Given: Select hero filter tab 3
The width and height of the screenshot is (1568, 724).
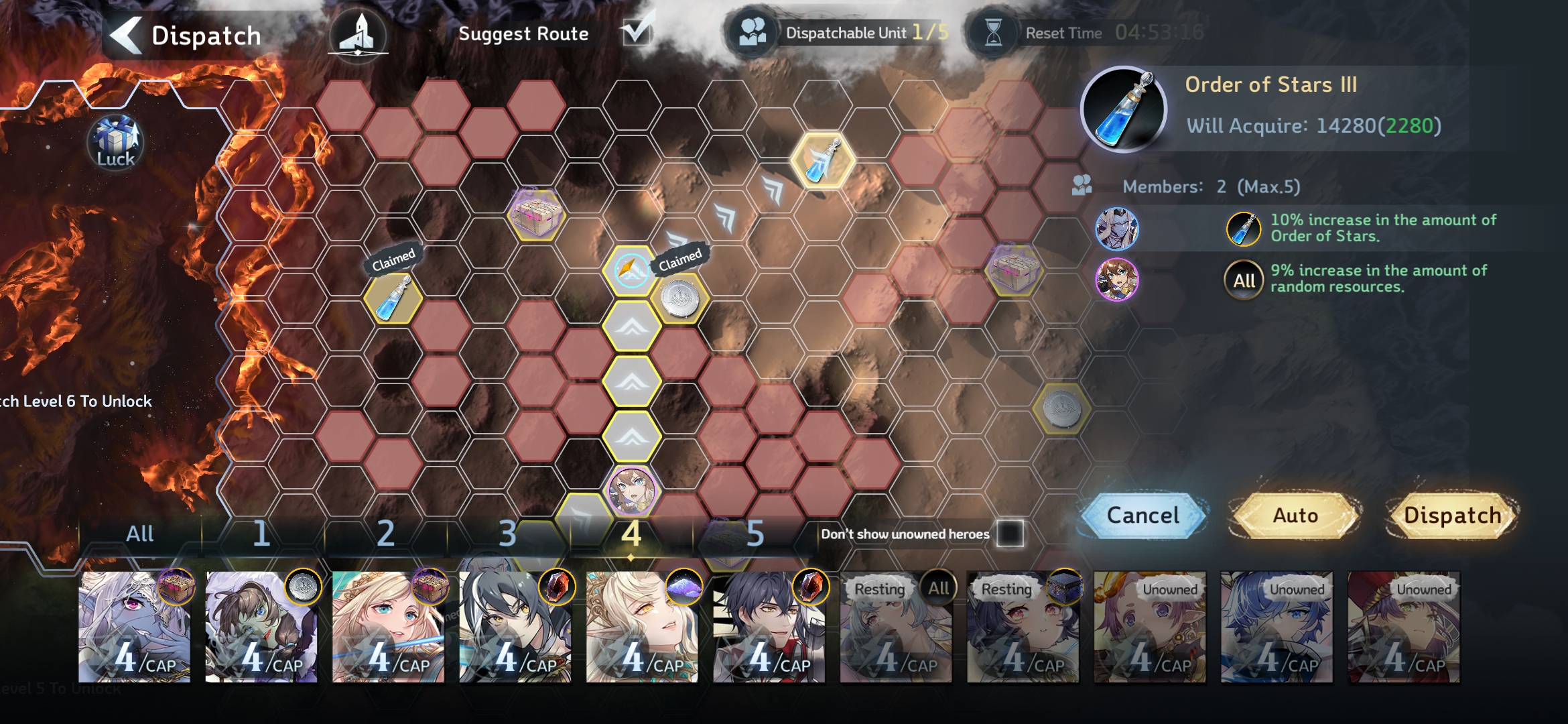Looking at the screenshot, I should [508, 534].
